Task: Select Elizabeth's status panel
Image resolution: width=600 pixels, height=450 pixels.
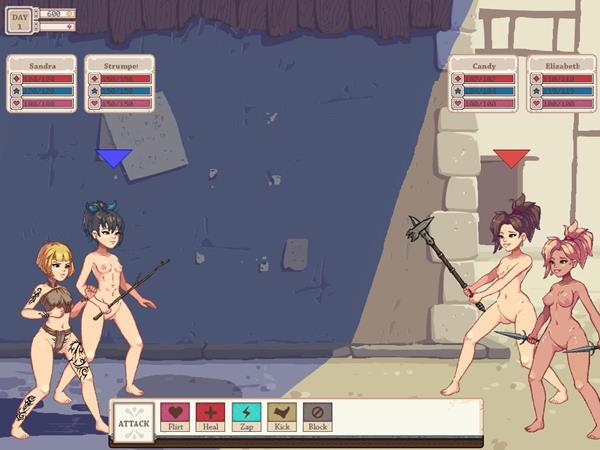Action: point(555,83)
